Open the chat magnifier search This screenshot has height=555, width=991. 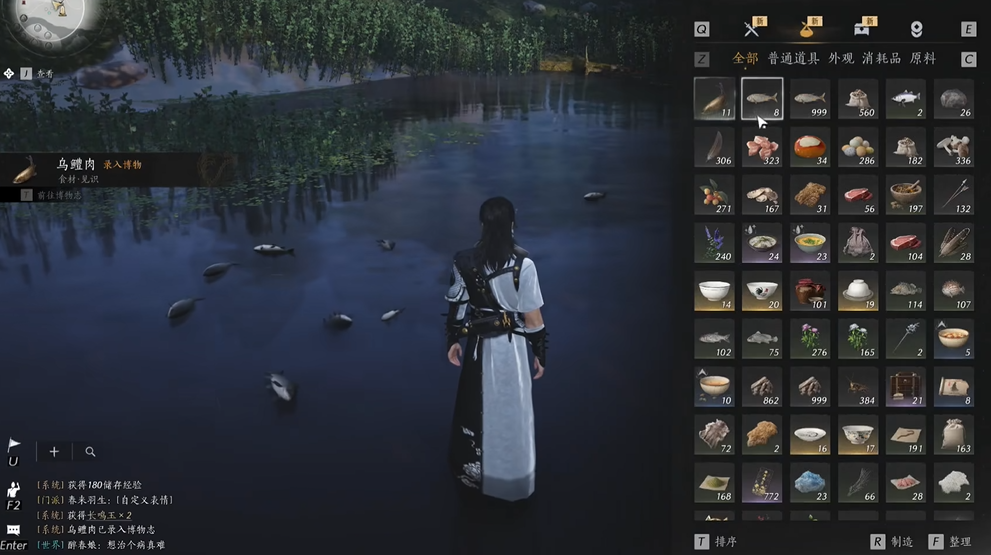point(90,452)
